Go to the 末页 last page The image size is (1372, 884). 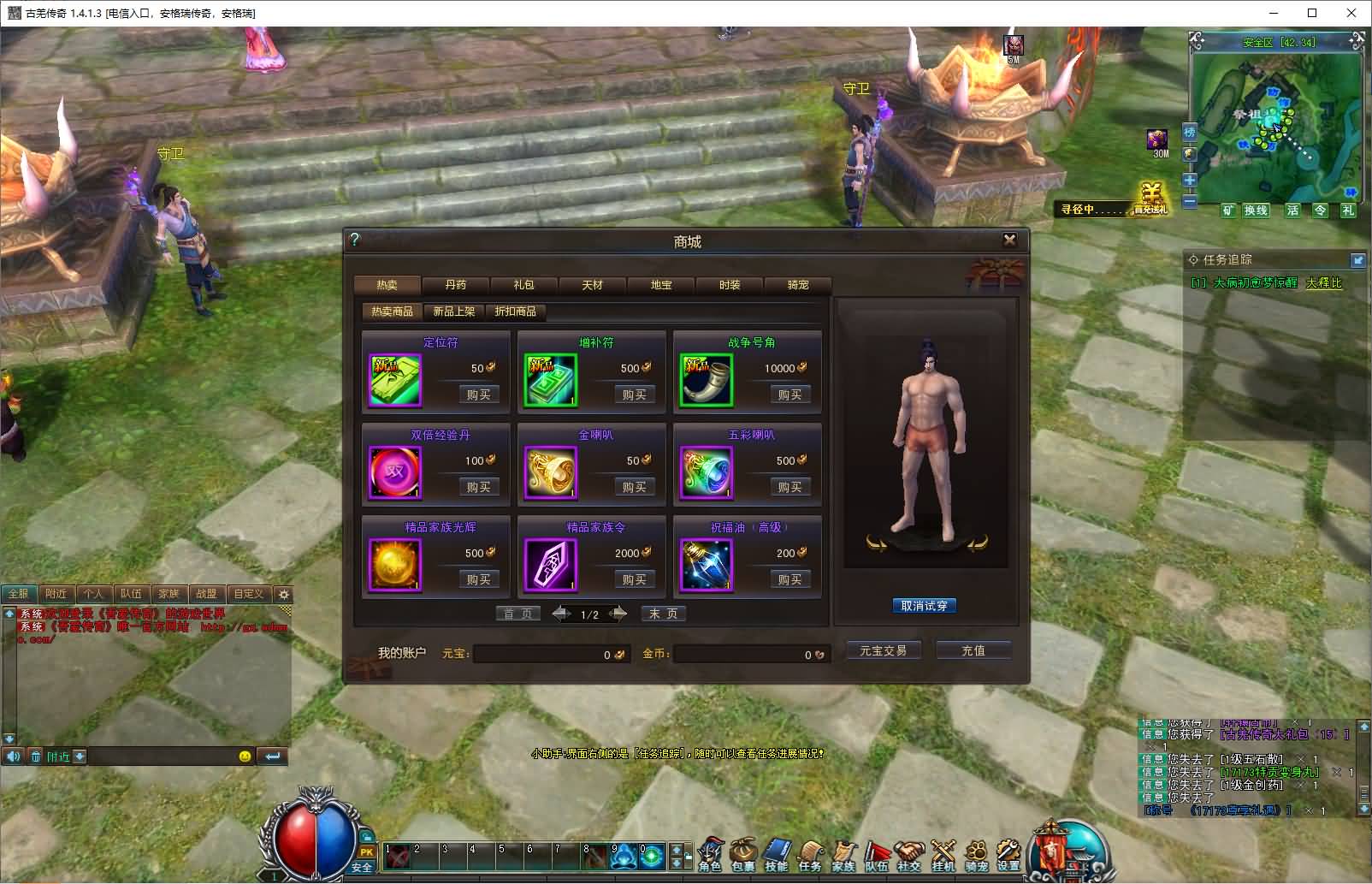(x=663, y=614)
